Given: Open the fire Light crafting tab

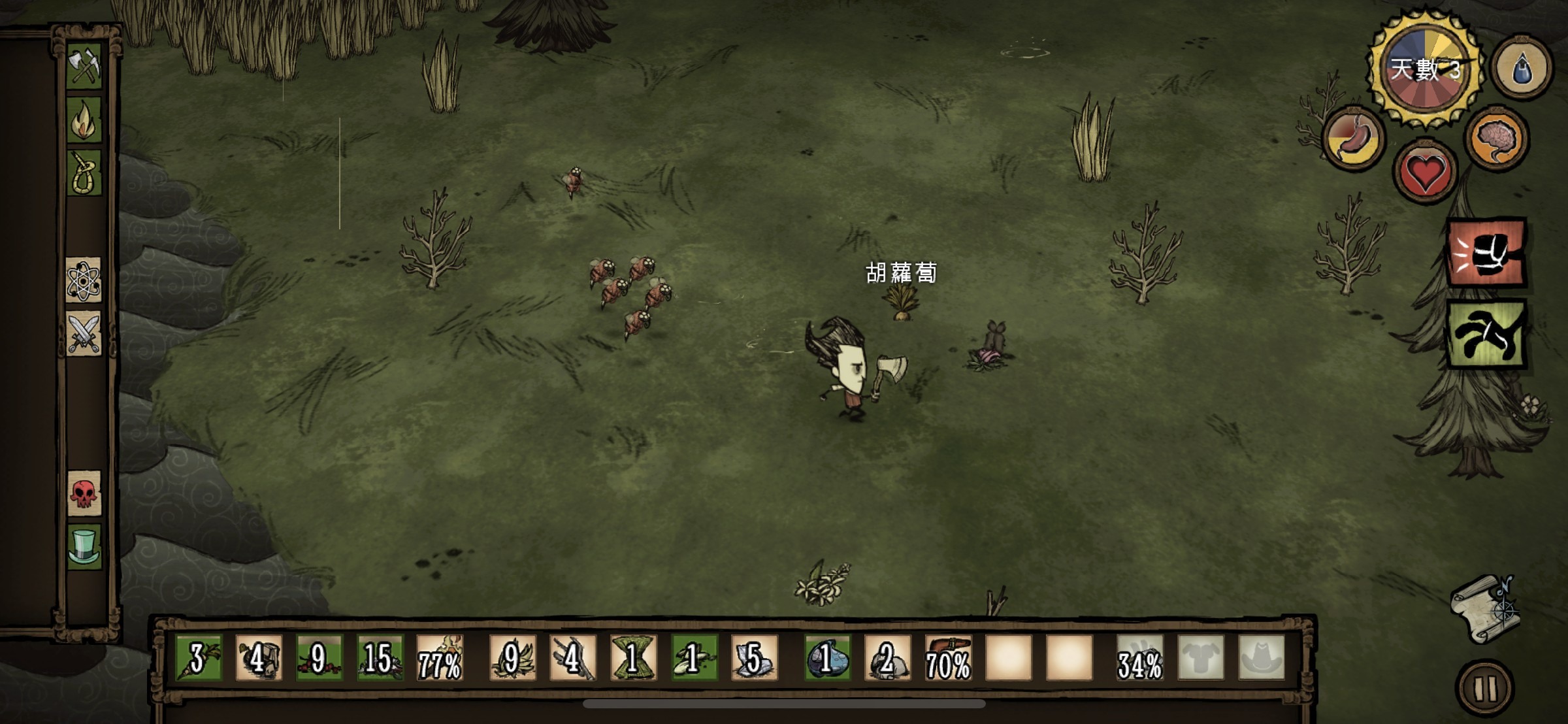Looking at the screenshot, I should click(x=84, y=120).
